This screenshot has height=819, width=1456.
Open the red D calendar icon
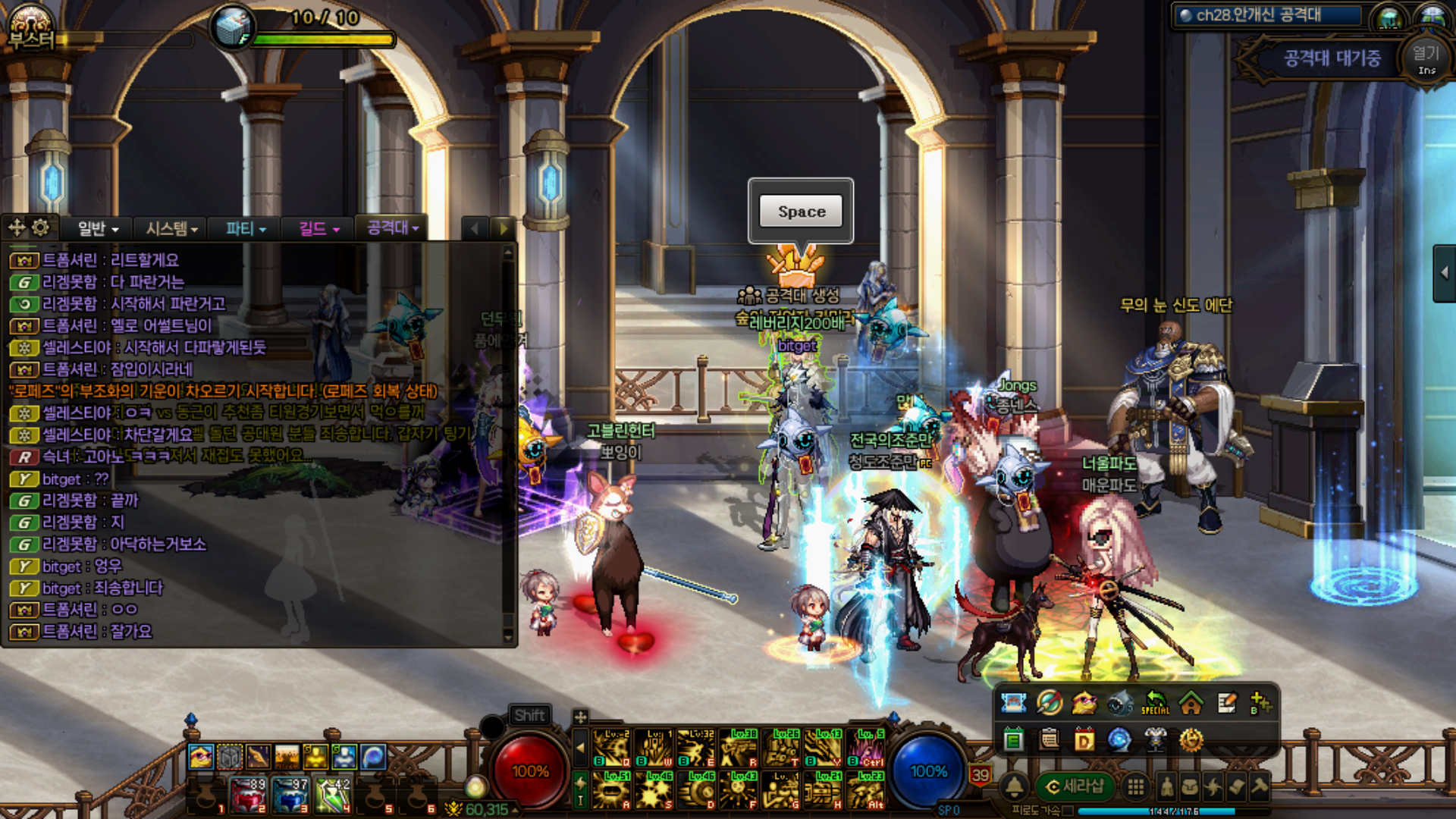[x=1084, y=739]
